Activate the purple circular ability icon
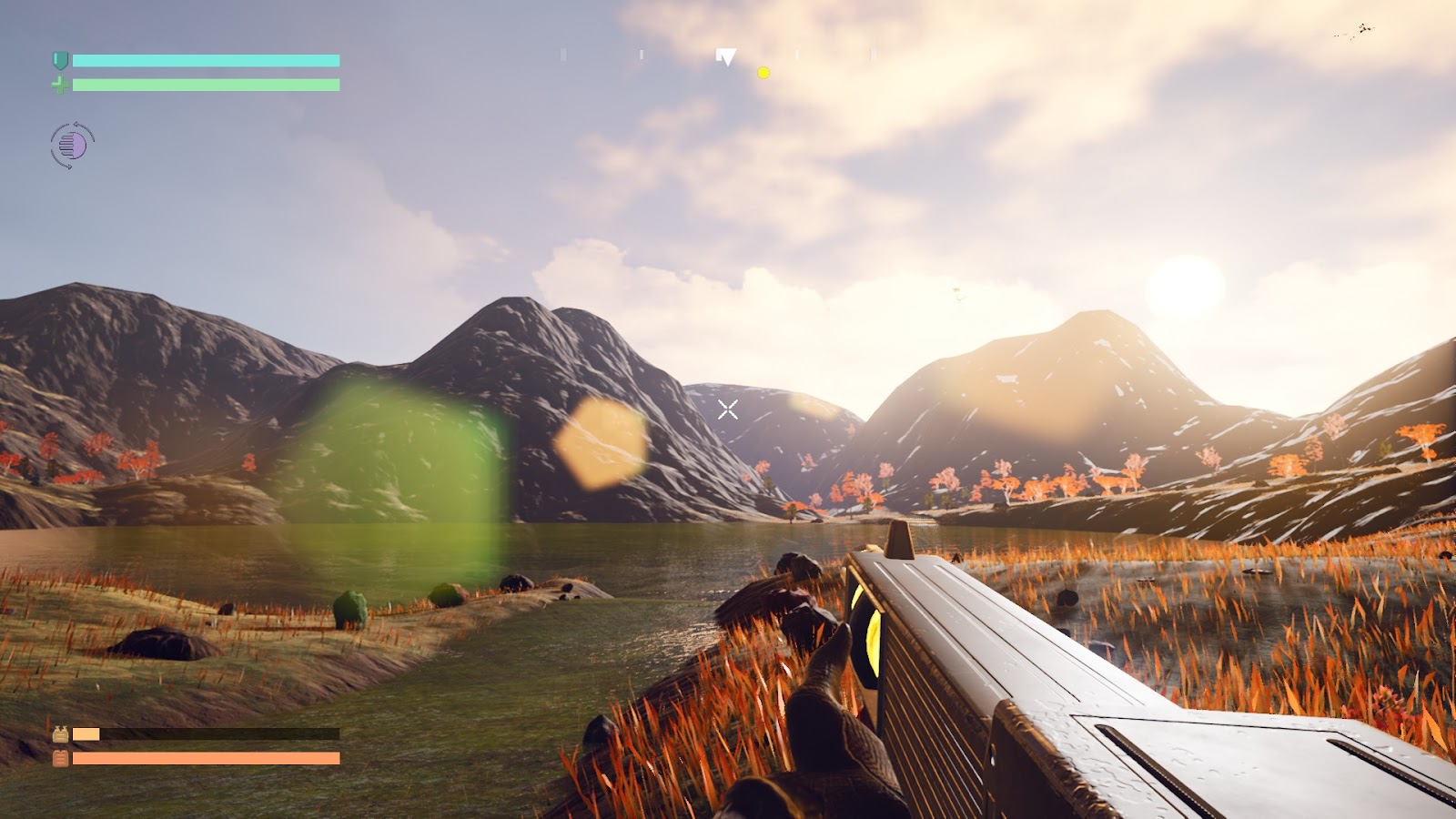This screenshot has height=819, width=1456. pos(73,145)
